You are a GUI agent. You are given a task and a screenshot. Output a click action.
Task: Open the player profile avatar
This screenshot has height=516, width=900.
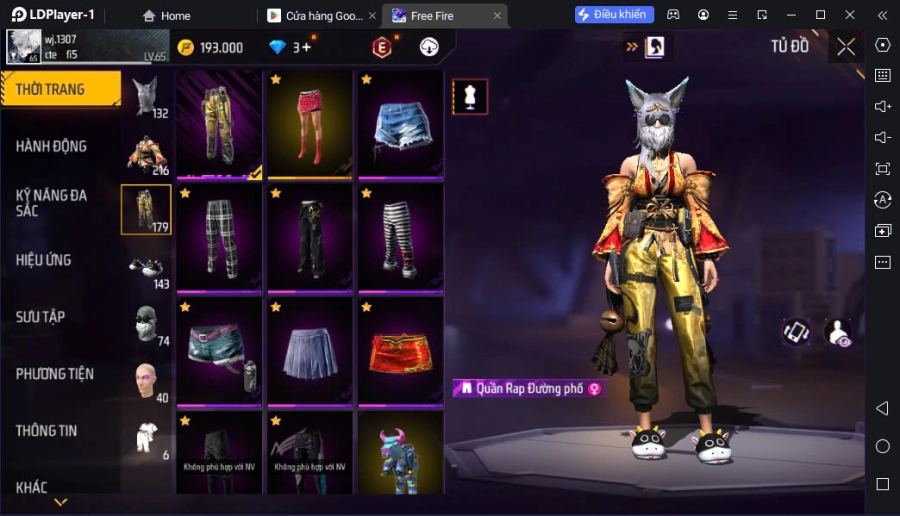23,47
